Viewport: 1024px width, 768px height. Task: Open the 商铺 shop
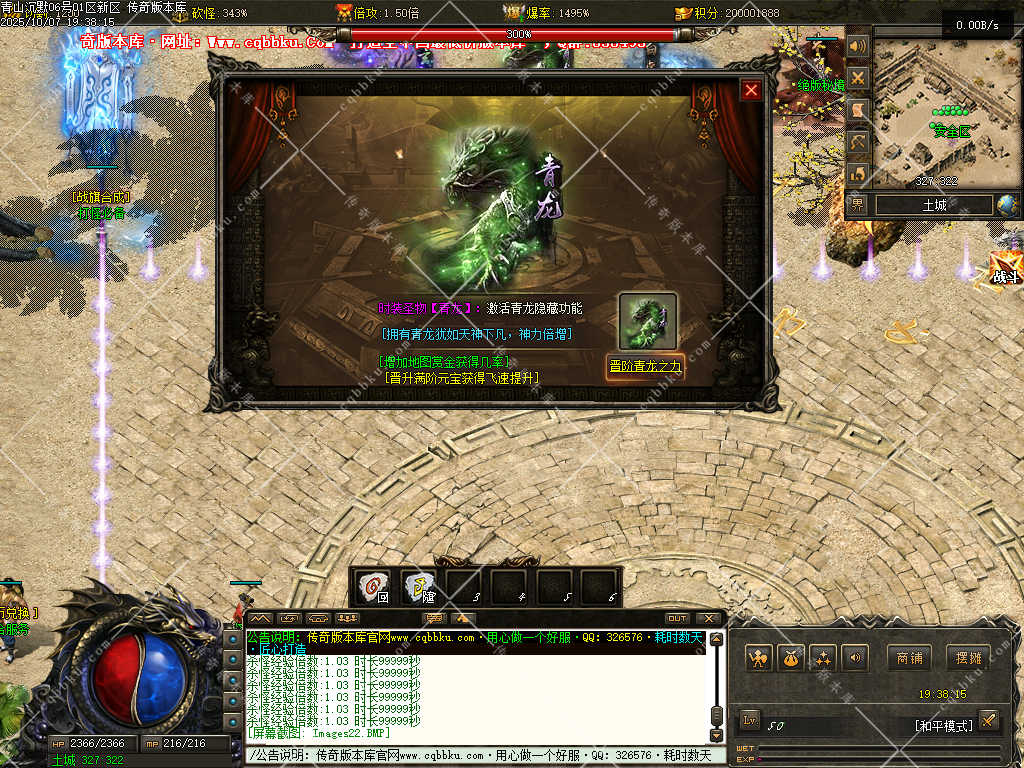pos(909,657)
